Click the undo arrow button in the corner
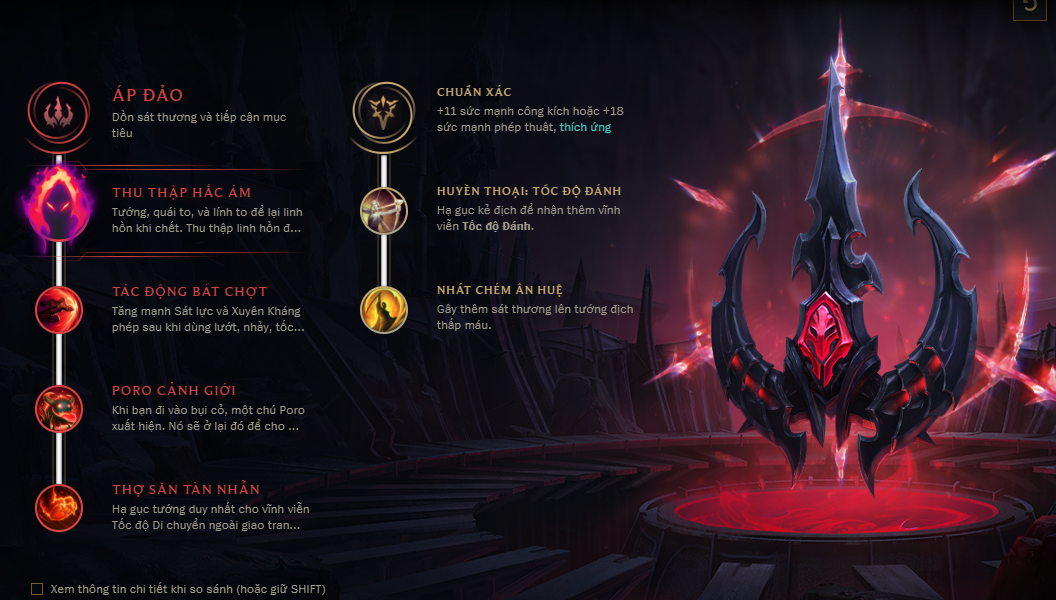 pyautogui.click(x=1030, y=7)
